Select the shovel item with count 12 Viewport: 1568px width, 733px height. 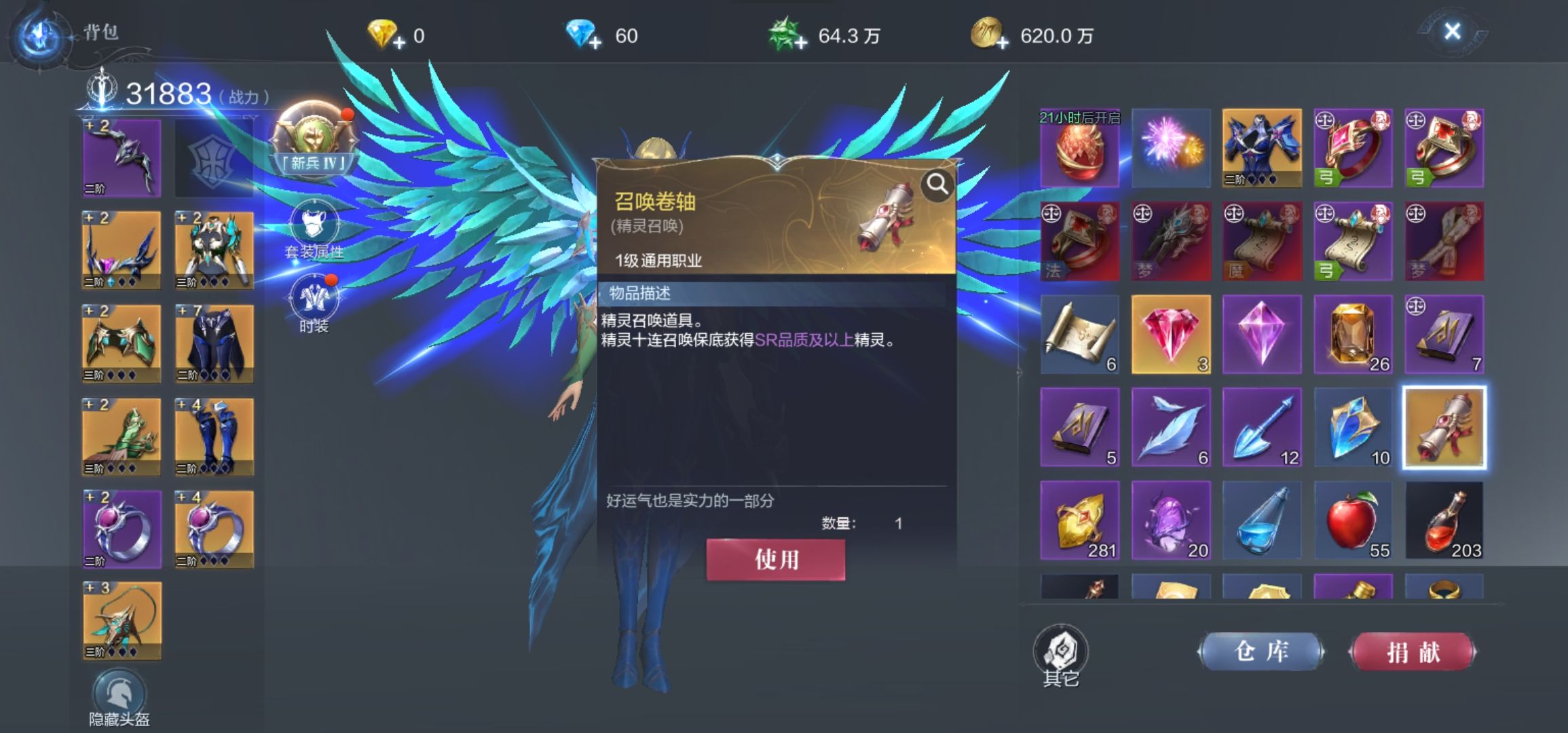pos(1263,426)
